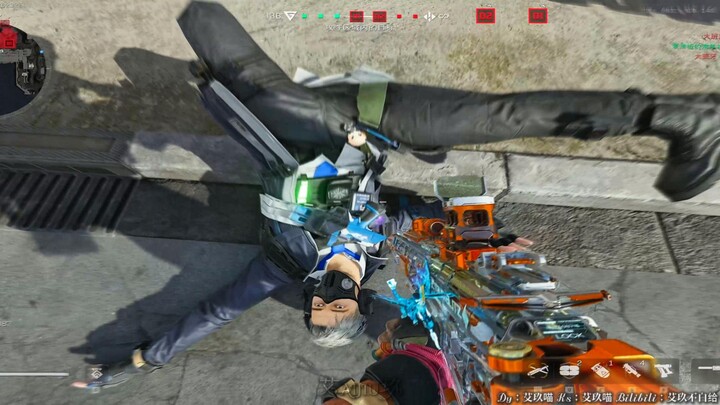Select the pistol sidearm slot

tap(665, 371)
